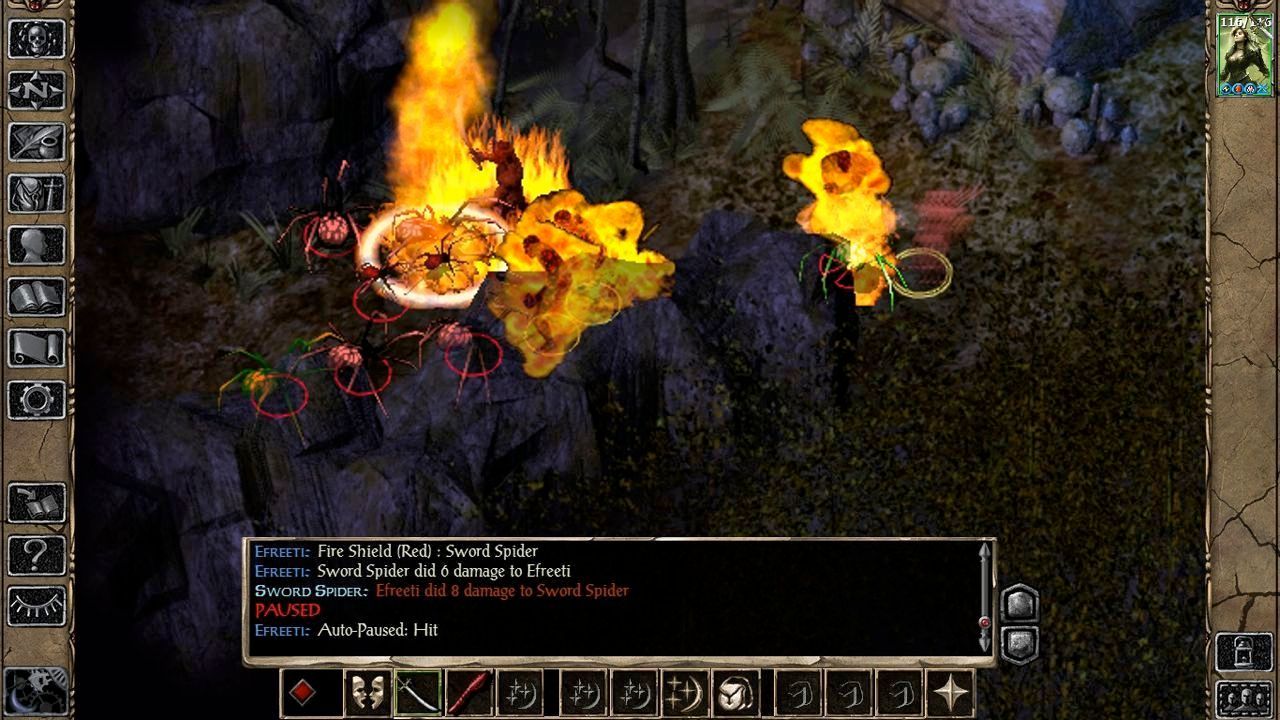1280x720 pixels.
Task: Open the priest scroll button
Action: 37,349
